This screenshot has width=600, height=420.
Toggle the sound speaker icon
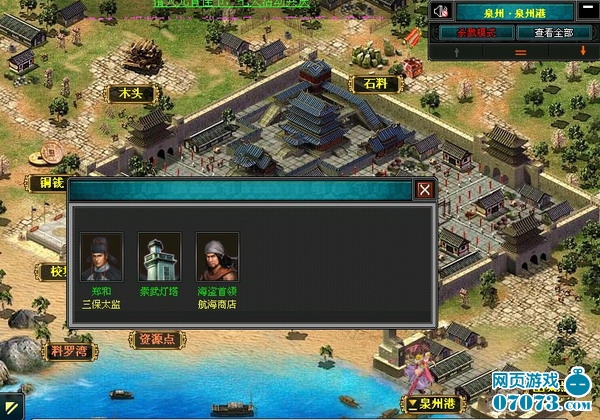tap(441, 12)
